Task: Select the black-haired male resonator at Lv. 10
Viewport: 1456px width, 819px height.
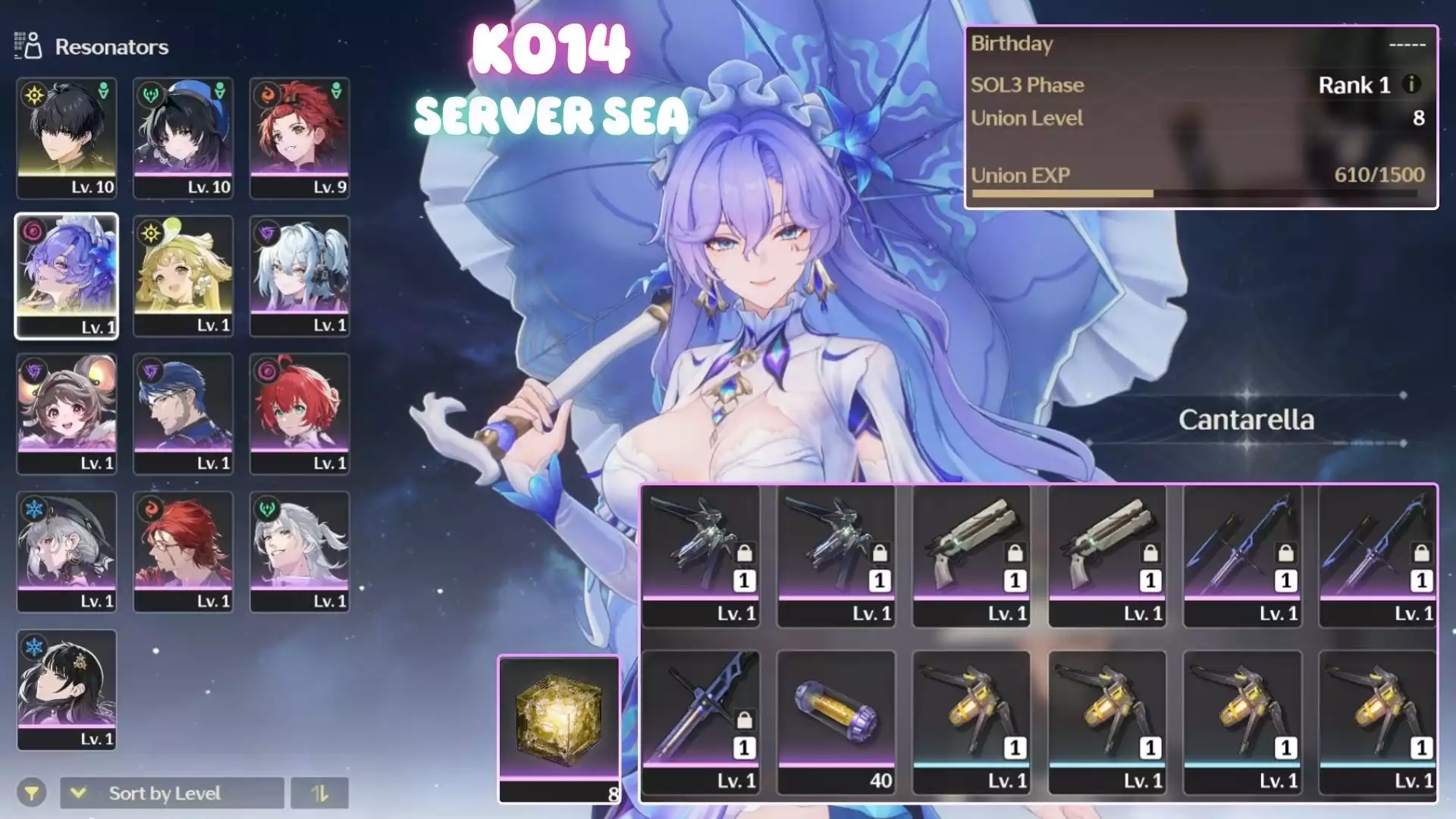Action: point(67,137)
